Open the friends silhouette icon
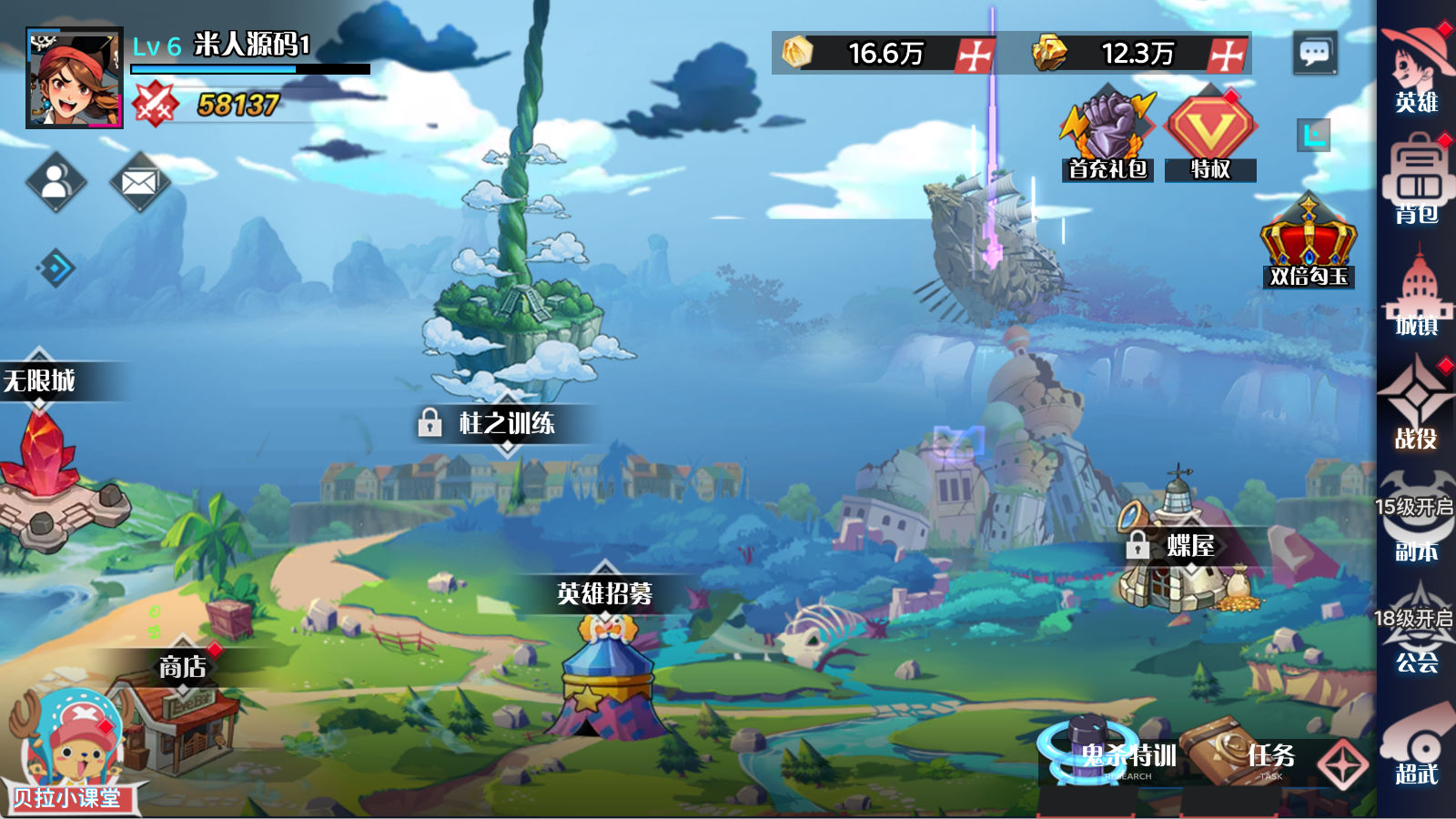1456x819 pixels. tap(56, 182)
